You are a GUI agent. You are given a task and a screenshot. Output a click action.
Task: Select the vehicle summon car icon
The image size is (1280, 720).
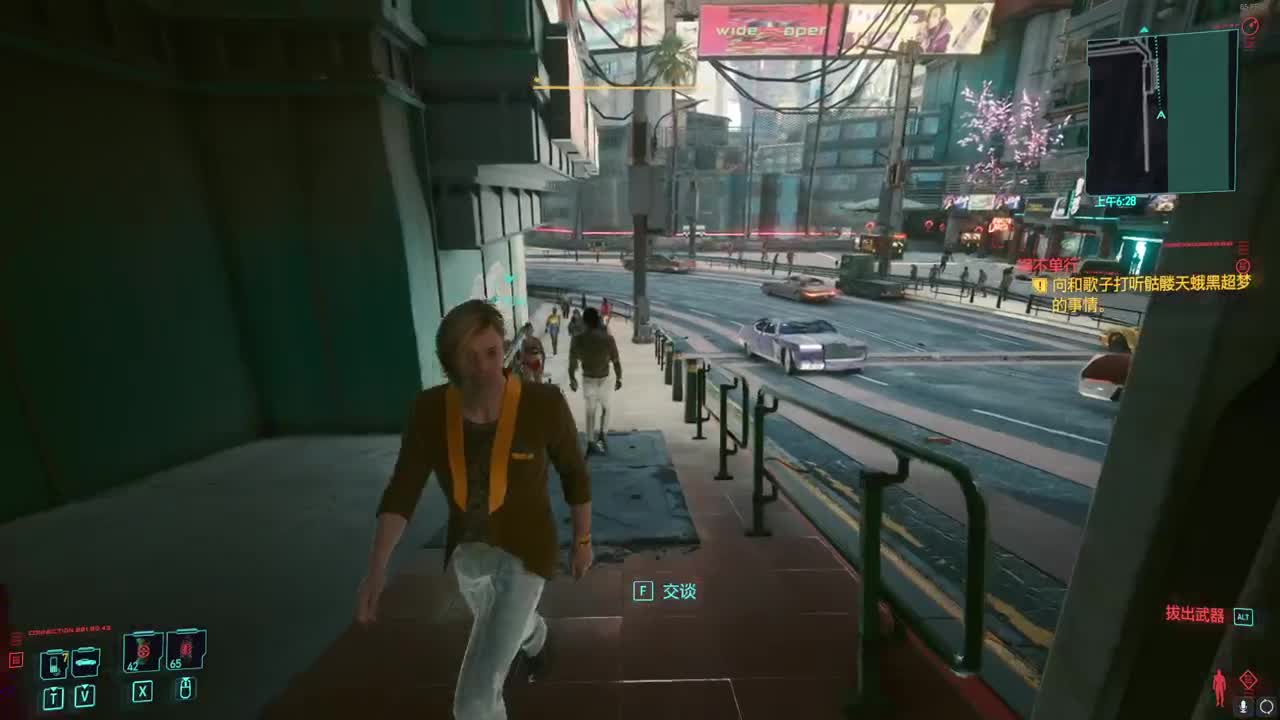pyautogui.click(x=86, y=662)
